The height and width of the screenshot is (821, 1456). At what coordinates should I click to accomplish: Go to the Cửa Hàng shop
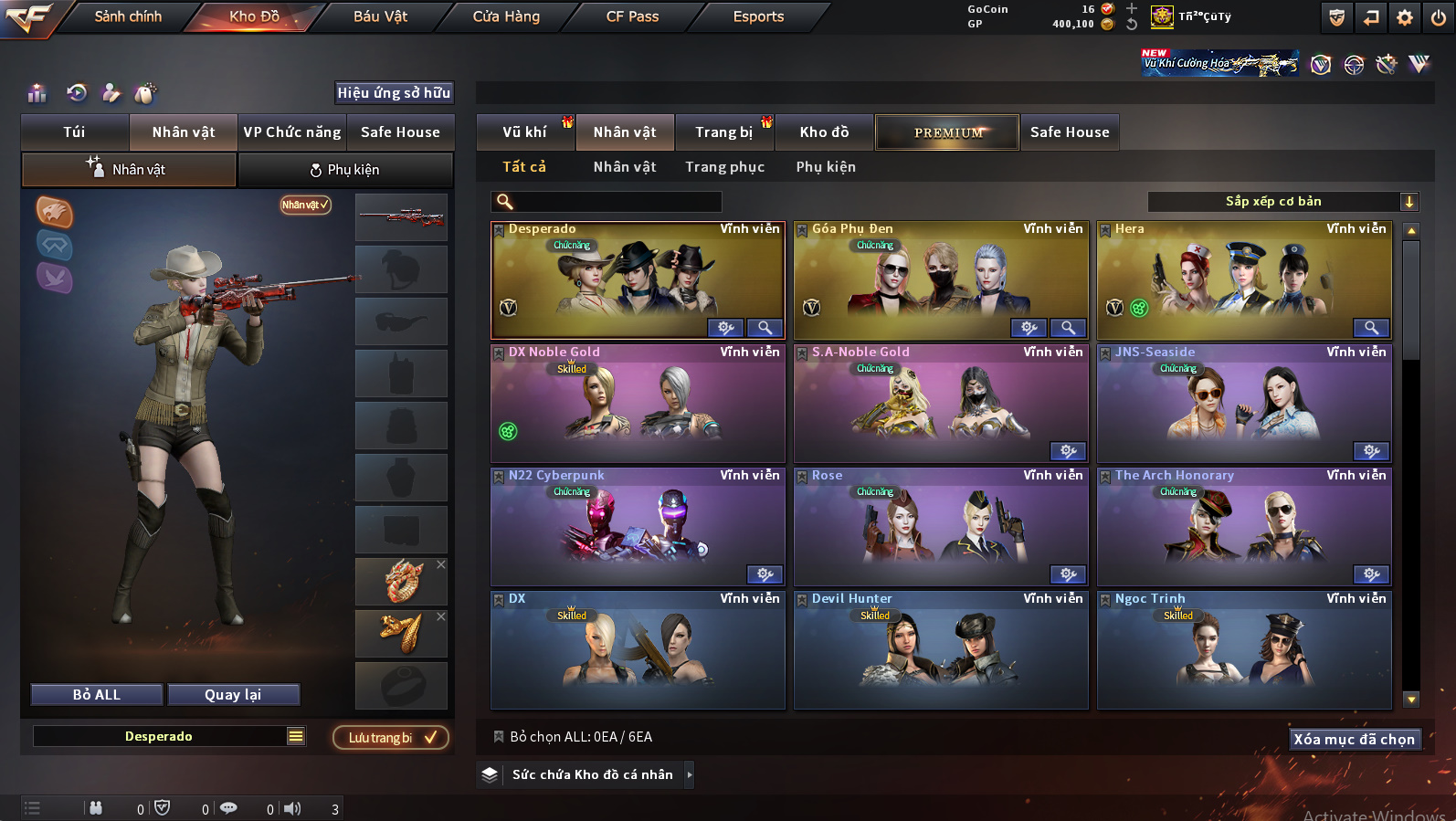[506, 16]
